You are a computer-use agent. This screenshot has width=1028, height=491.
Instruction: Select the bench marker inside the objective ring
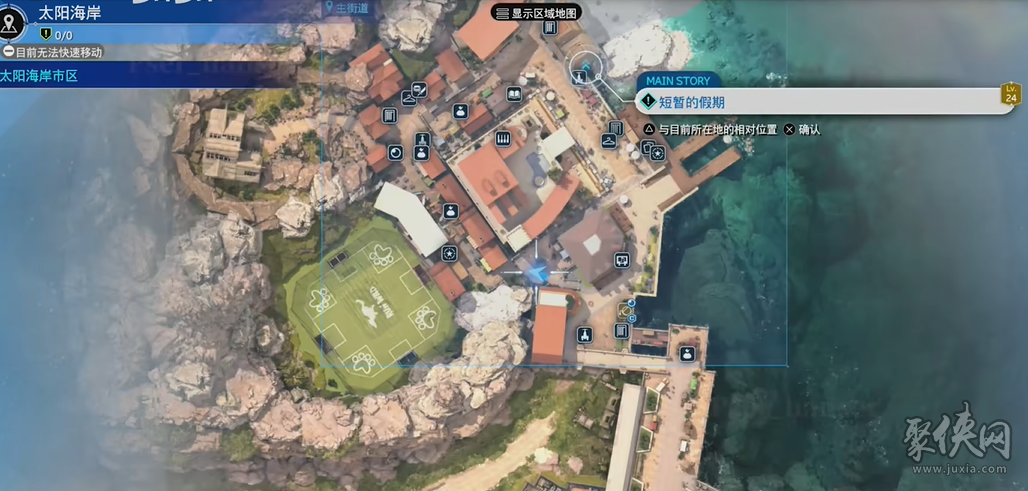click(x=585, y=68)
